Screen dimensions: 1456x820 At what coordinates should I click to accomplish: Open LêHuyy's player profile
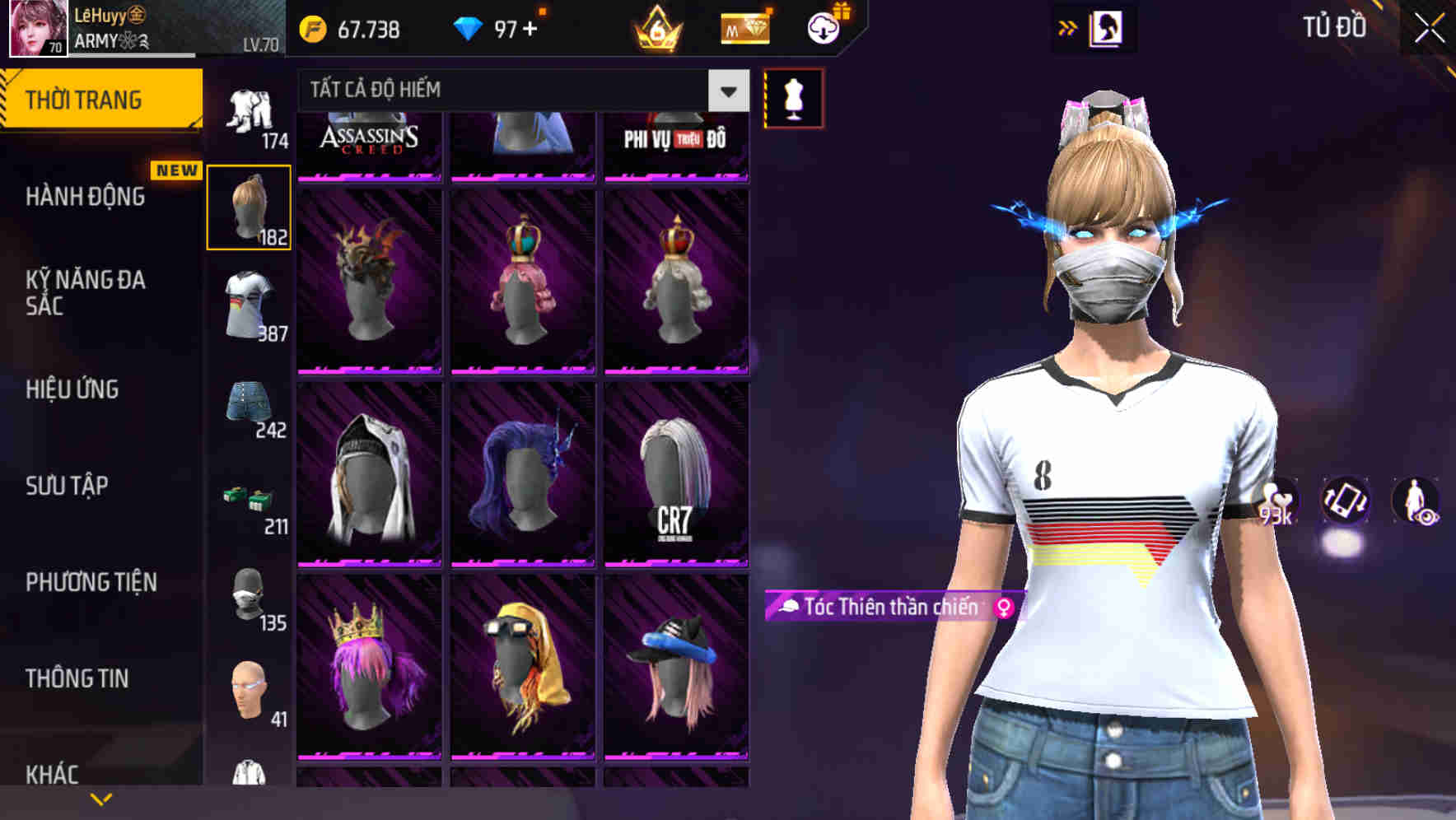click(33, 29)
